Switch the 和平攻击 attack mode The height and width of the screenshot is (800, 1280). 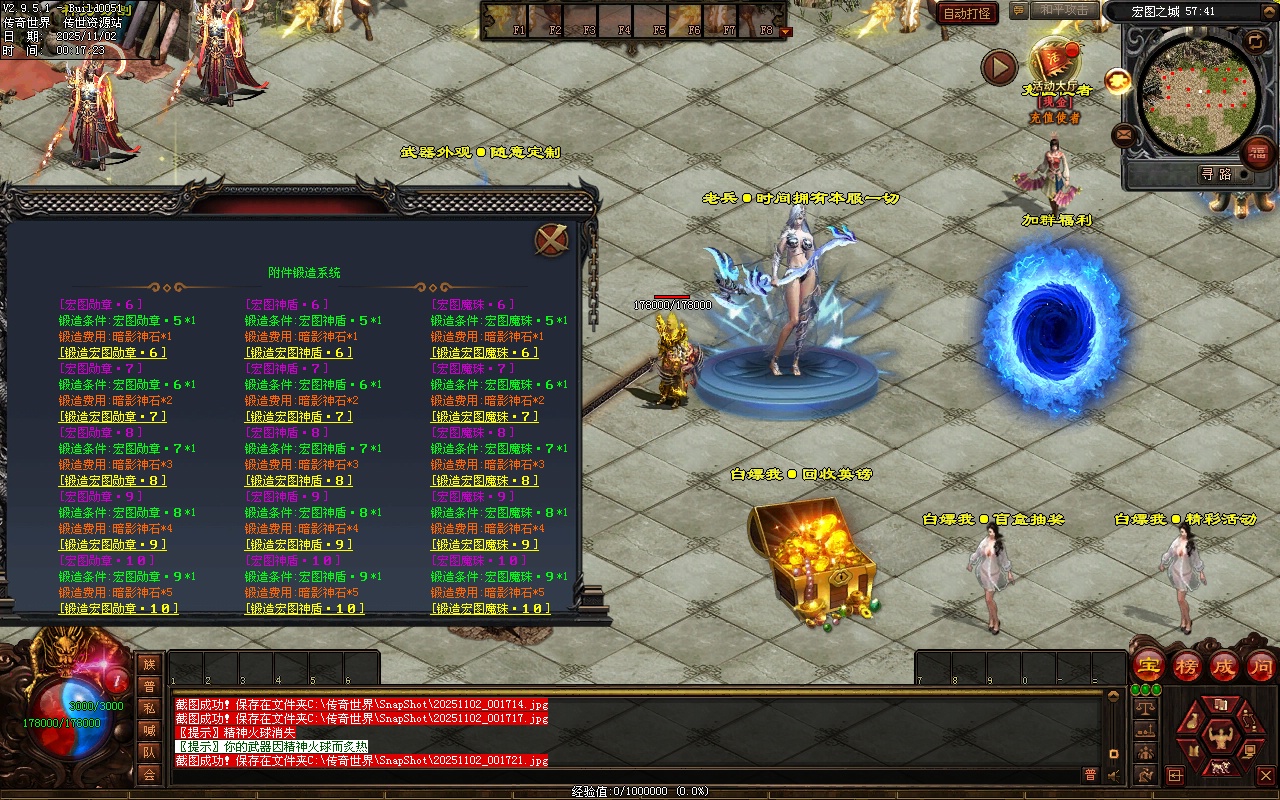point(1063,10)
